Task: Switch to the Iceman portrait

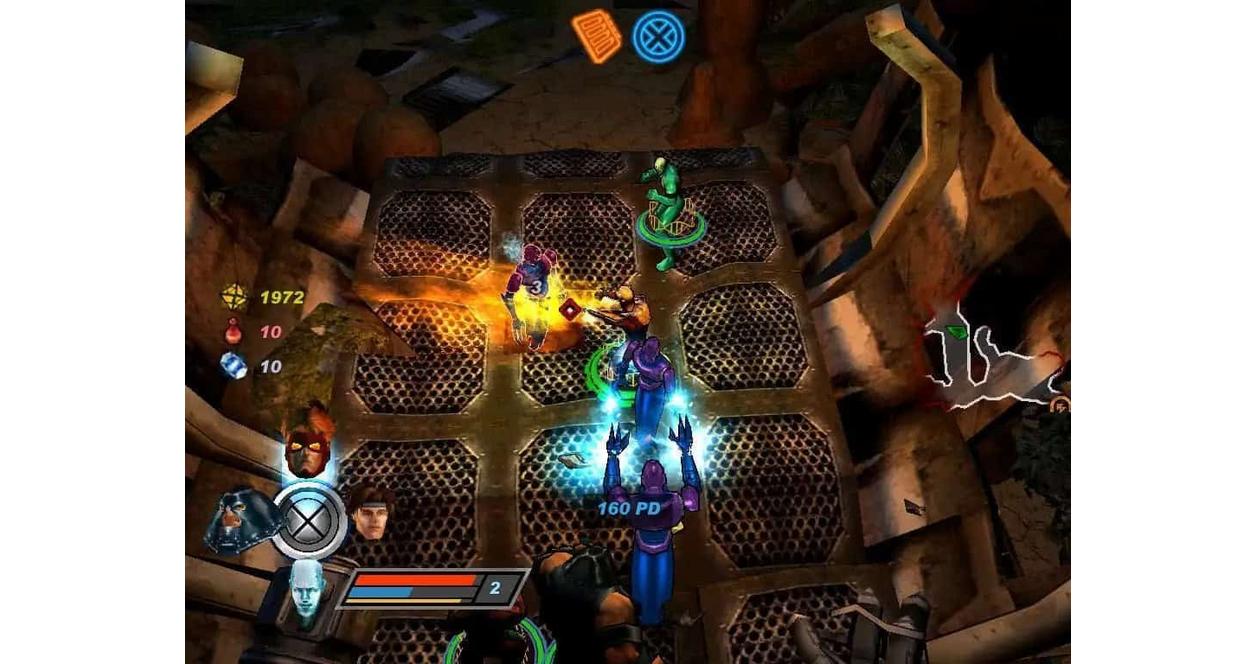Action: tap(308, 592)
